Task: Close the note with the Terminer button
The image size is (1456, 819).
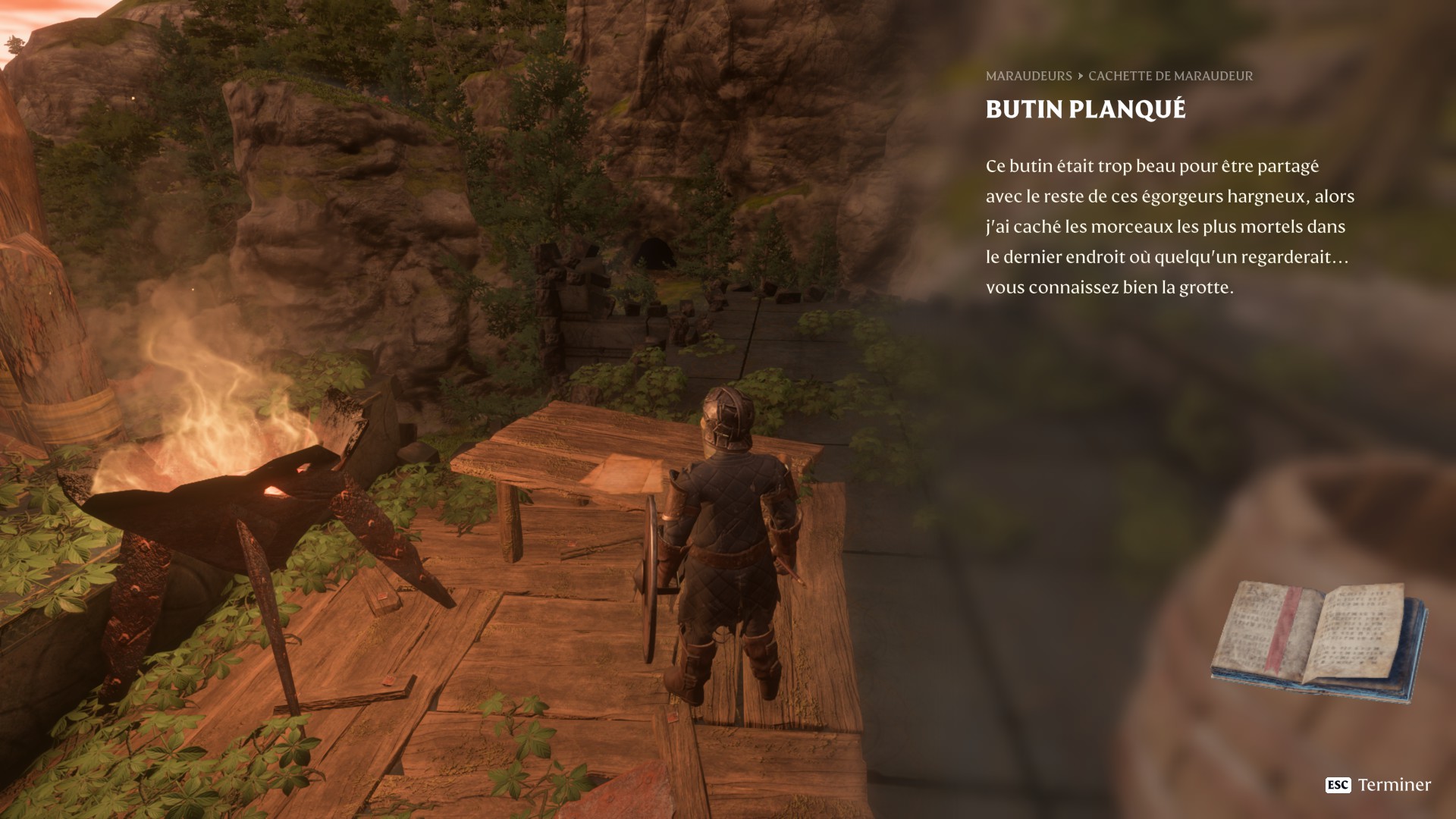Action: click(x=1378, y=785)
